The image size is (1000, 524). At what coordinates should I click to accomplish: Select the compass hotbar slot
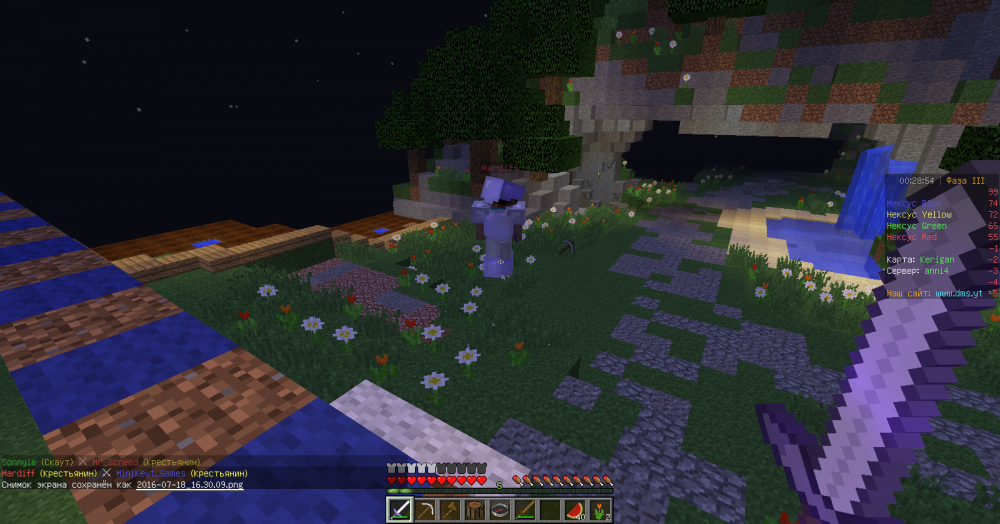(500, 510)
